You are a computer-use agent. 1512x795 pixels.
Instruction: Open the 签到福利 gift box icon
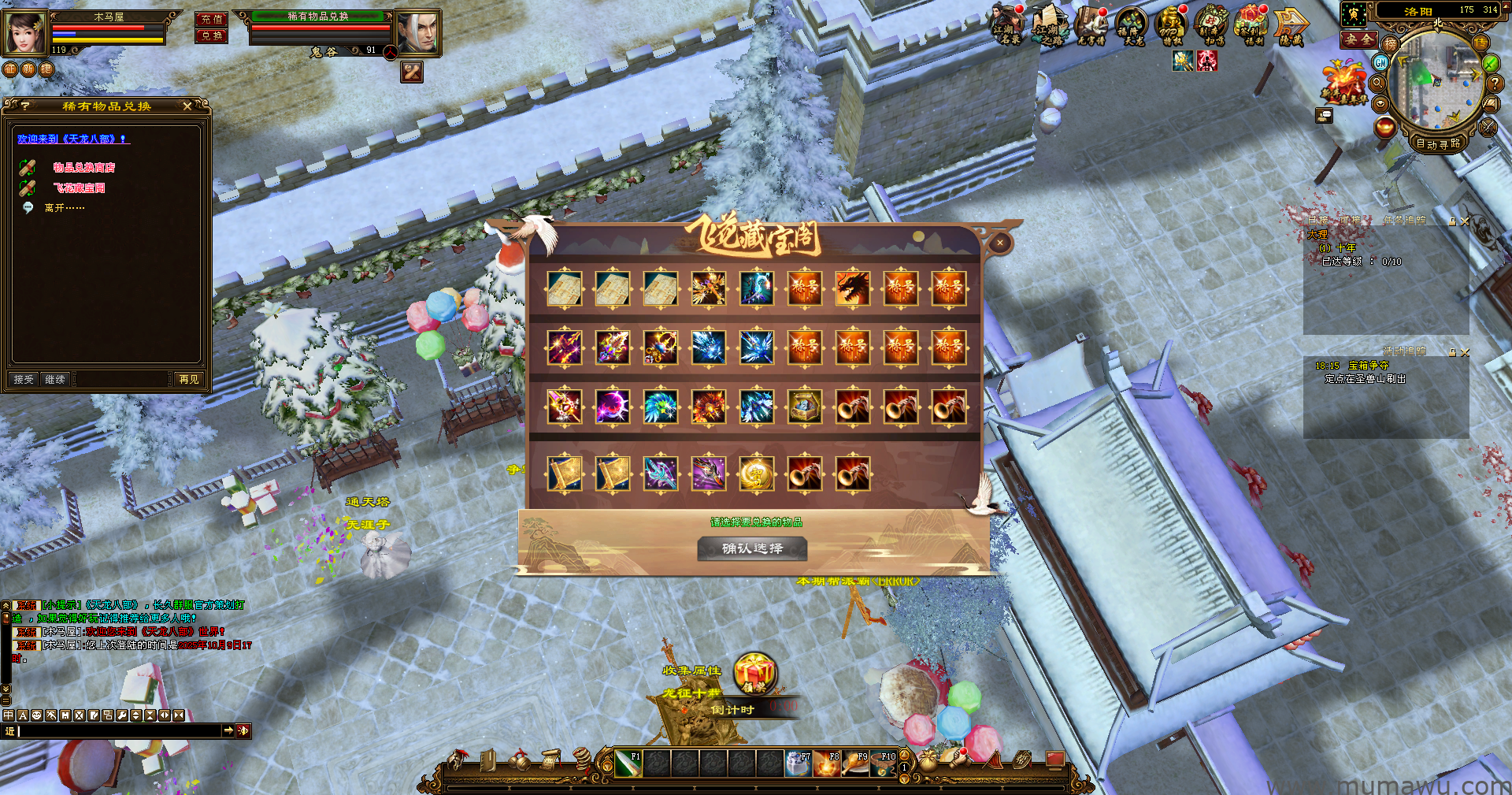(x=1252, y=25)
